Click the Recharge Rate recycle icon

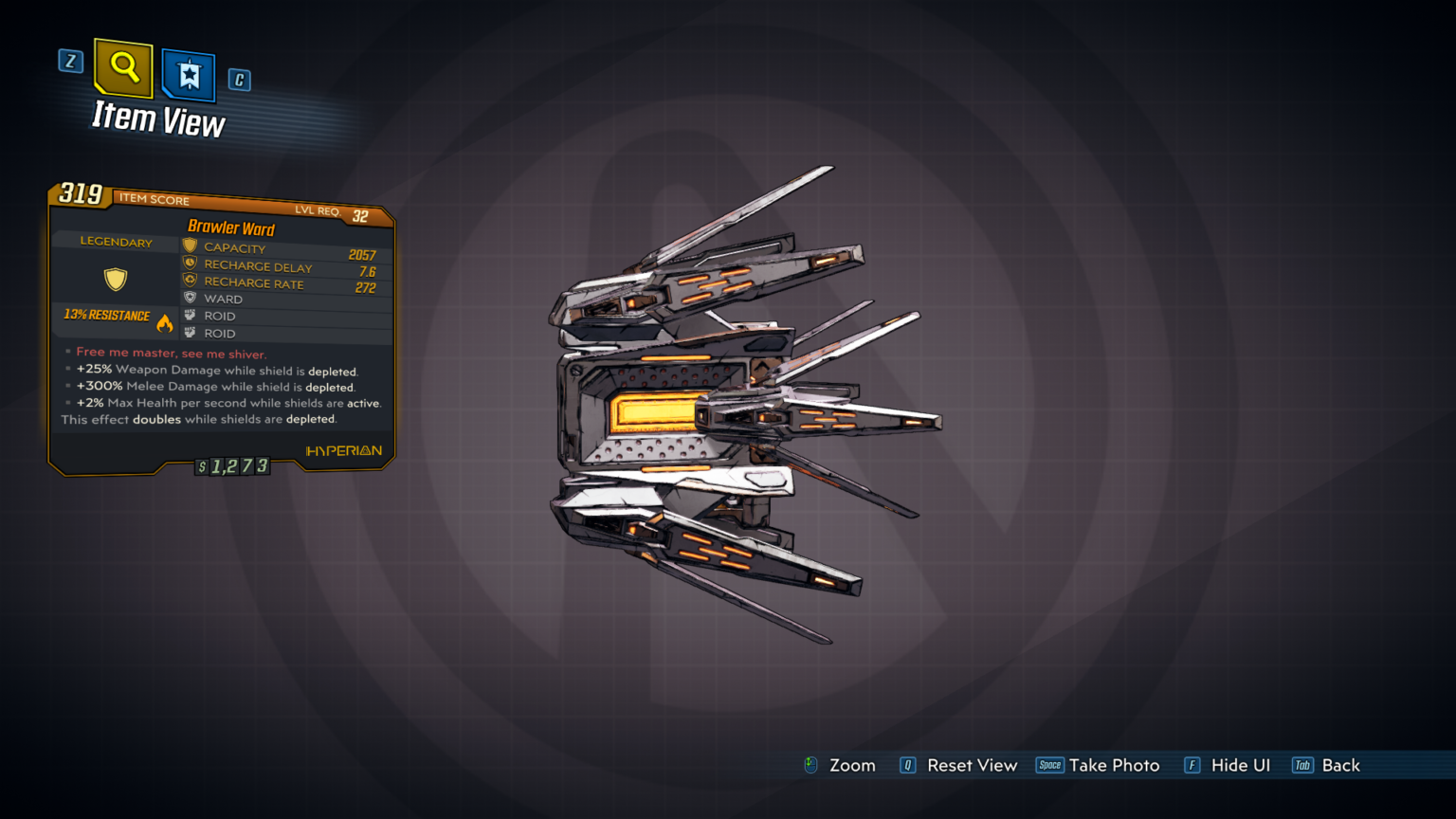[188, 282]
